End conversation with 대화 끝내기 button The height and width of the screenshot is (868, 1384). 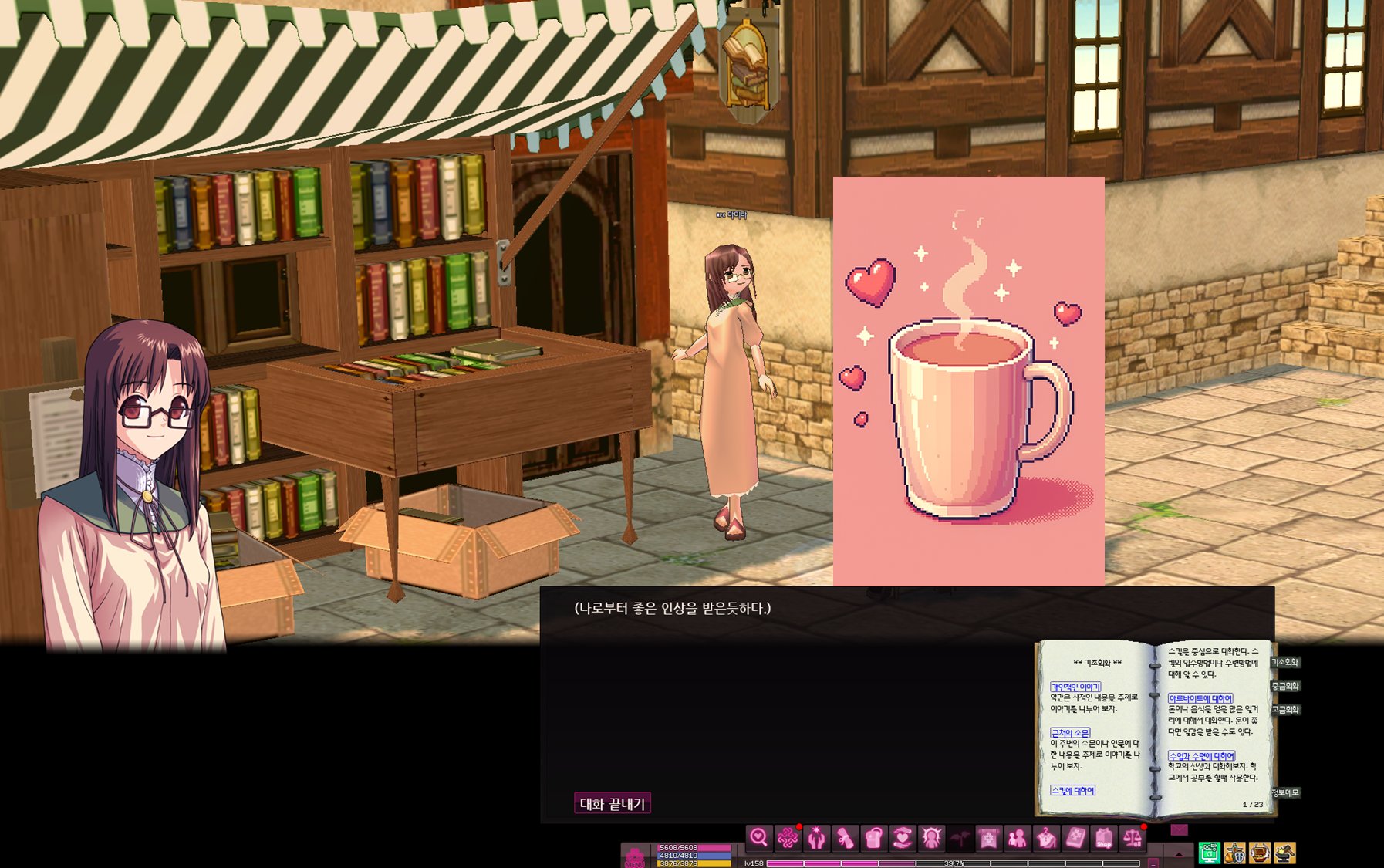[613, 803]
